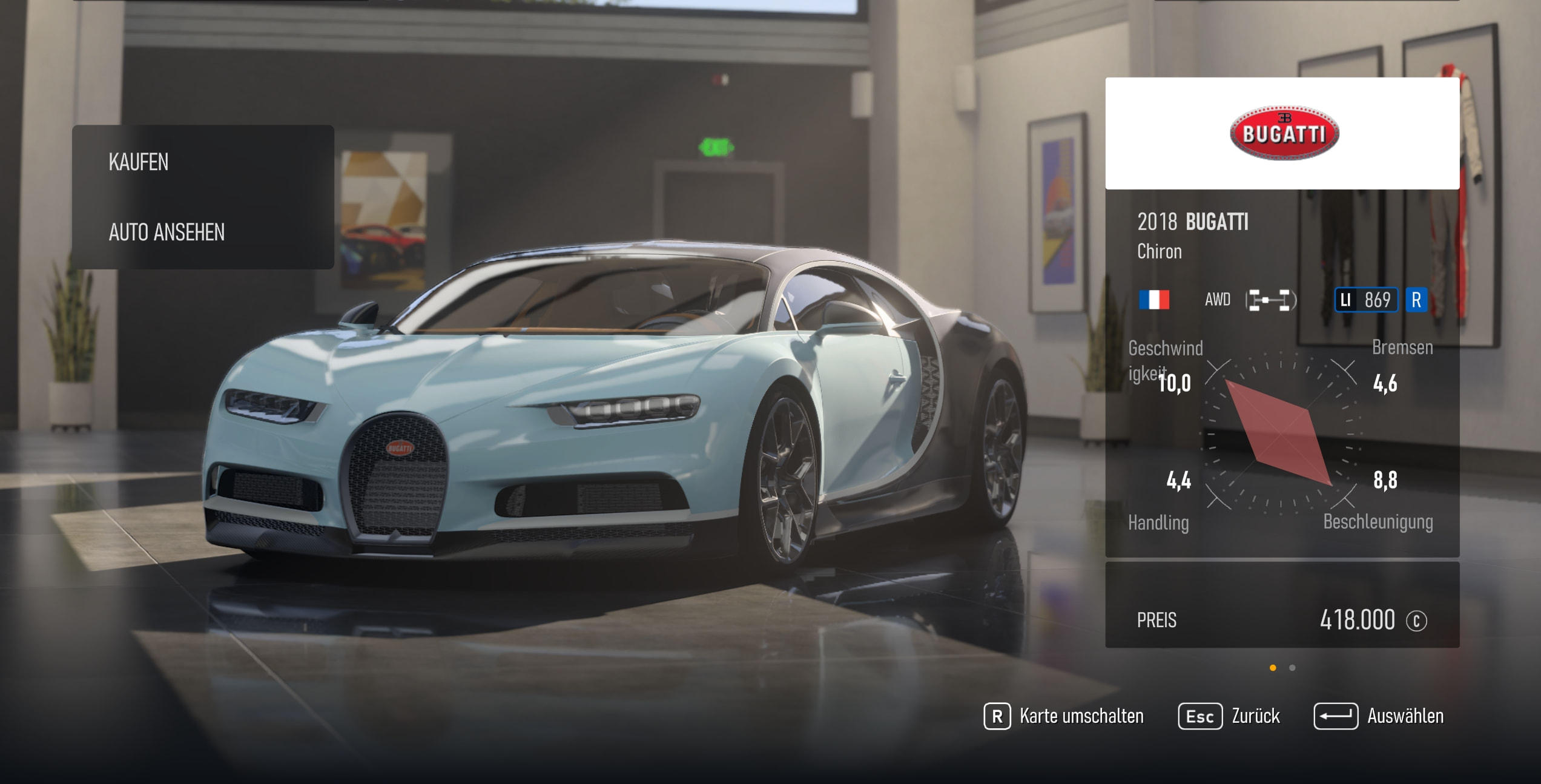The image size is (1541, 784).
Task: Toggle the car card via Karte umschalten
Action: 1064,716
